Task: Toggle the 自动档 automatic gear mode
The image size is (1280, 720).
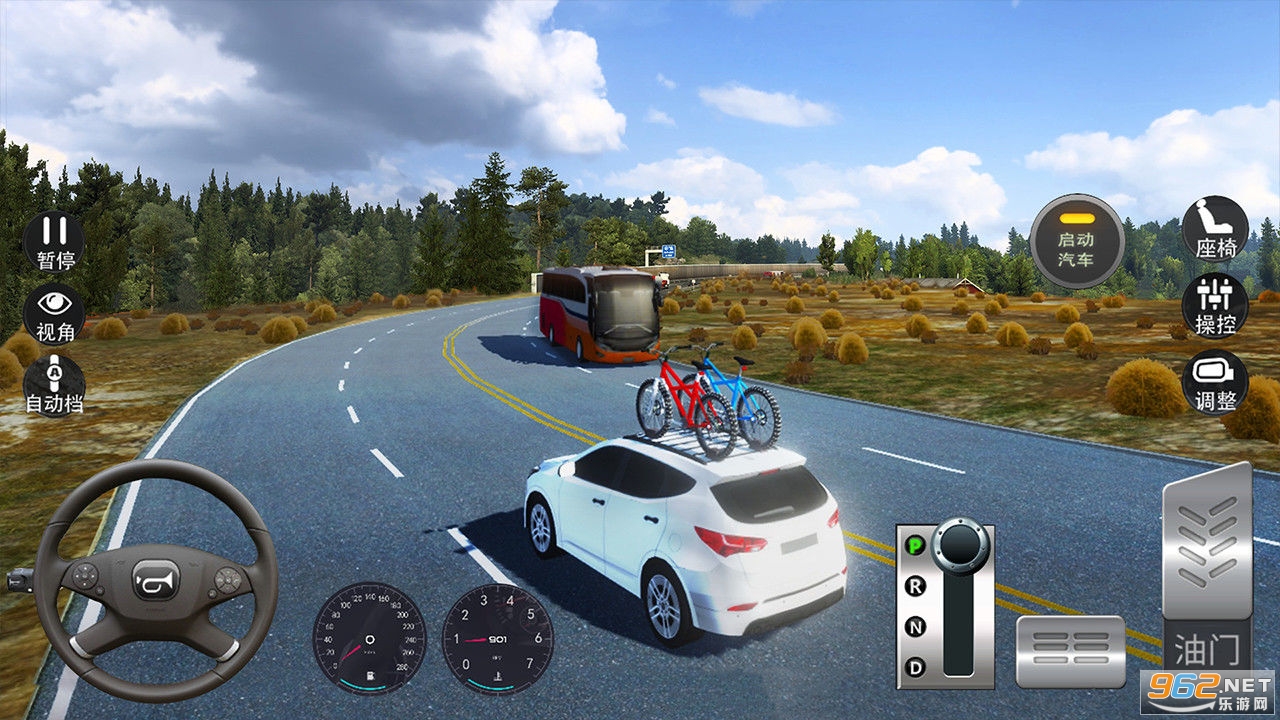Action: coord(54,382)
